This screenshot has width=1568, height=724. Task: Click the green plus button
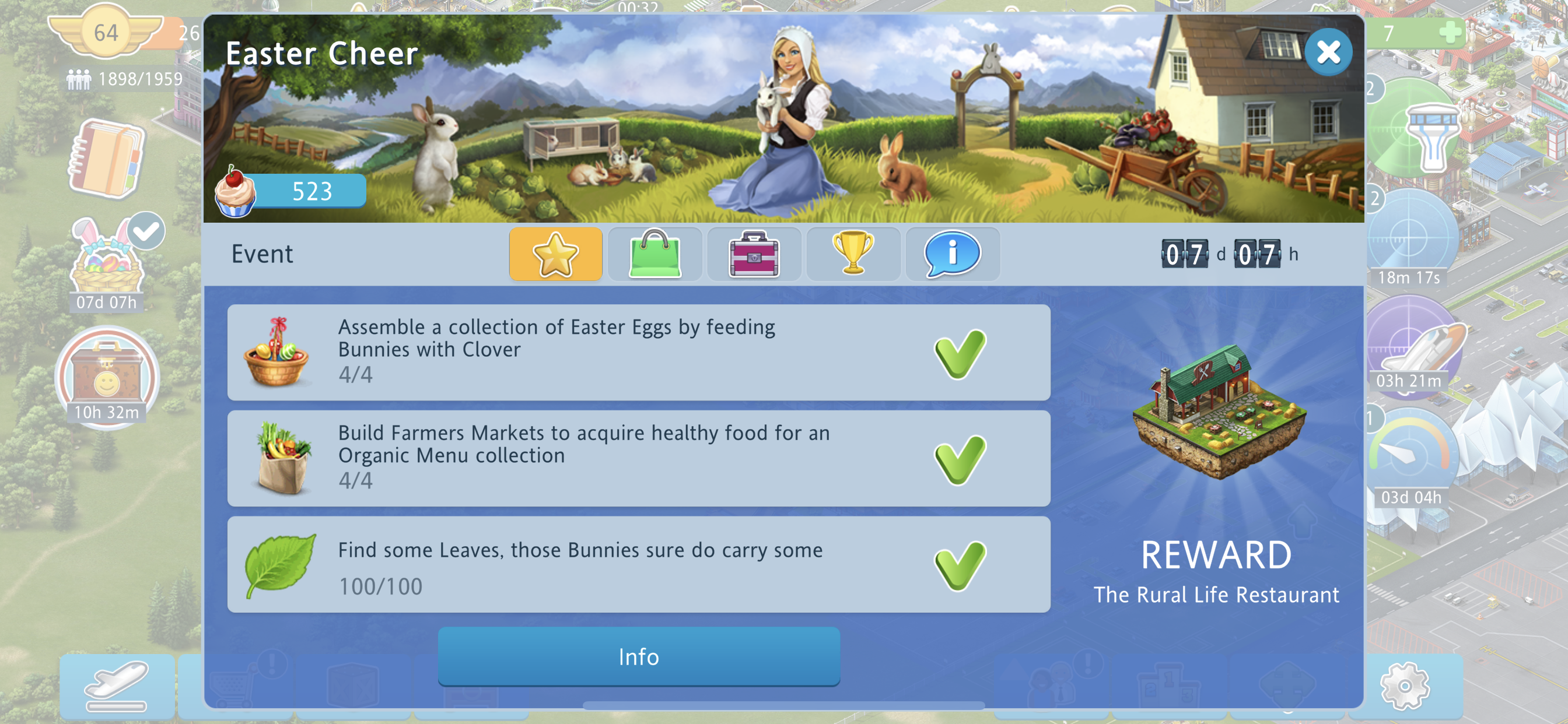point(1451,32)
